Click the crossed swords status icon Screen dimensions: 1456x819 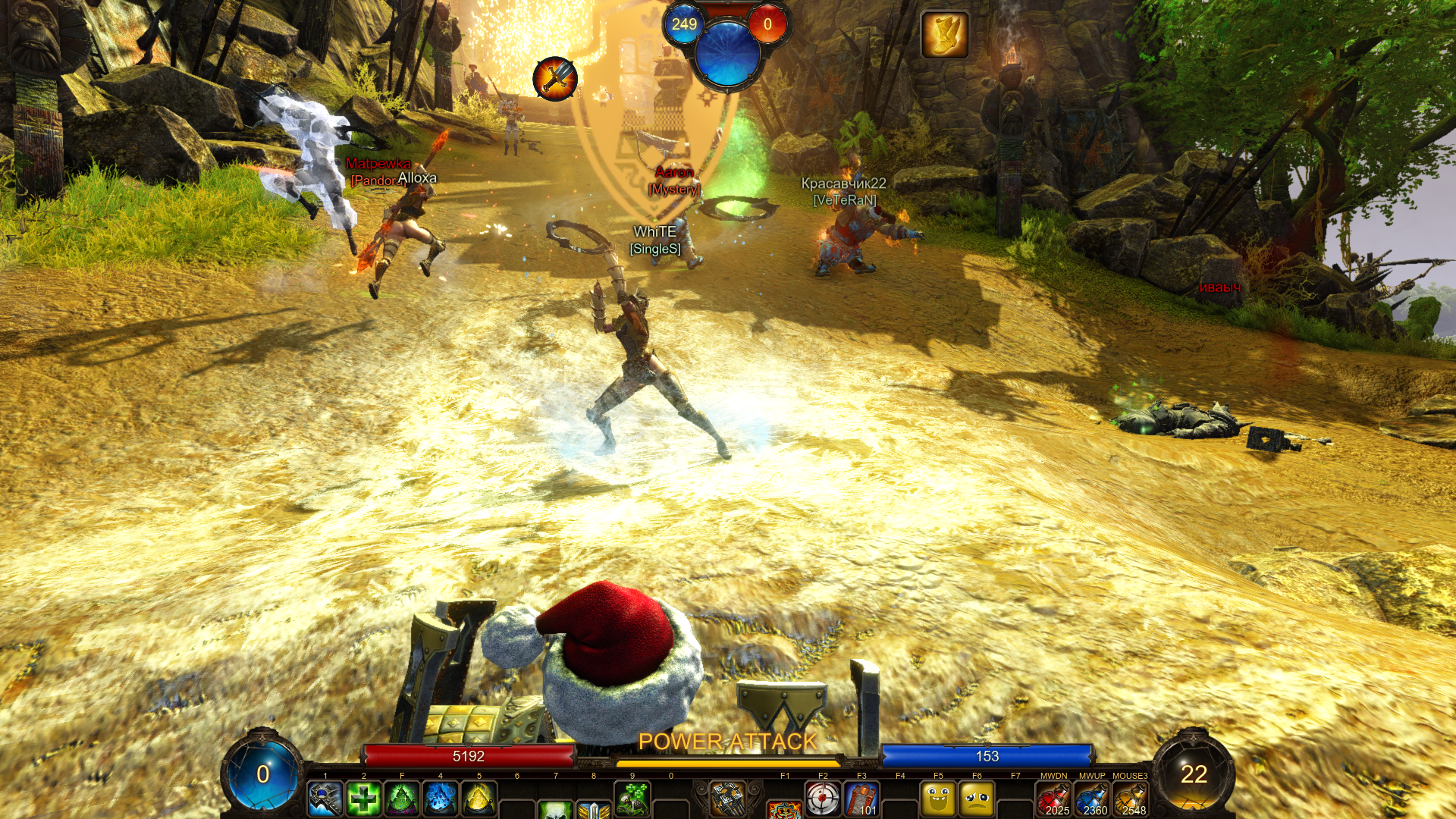555,78
